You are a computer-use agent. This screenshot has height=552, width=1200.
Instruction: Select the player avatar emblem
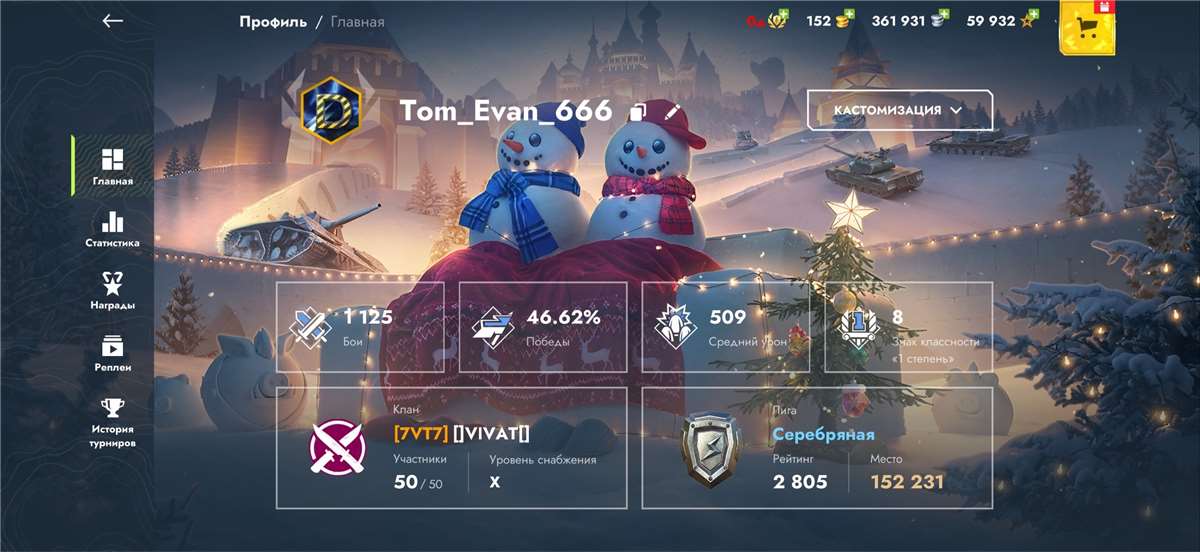(x=329, y=110)
